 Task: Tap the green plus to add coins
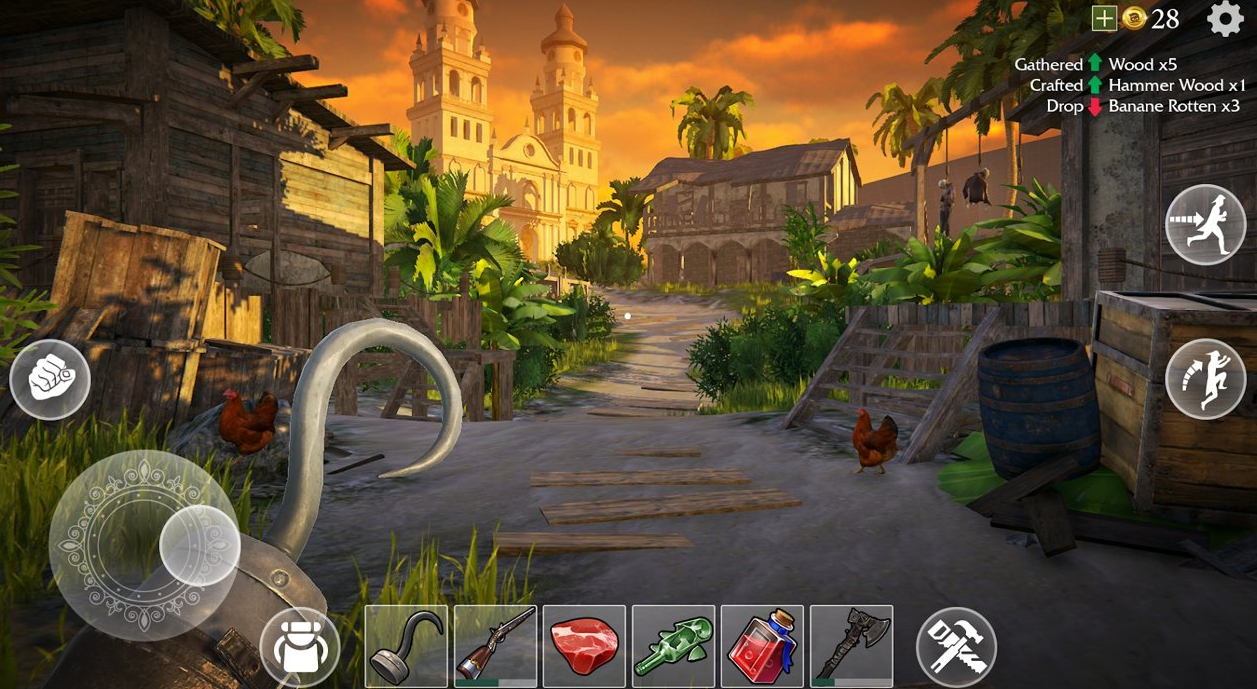1104,18
